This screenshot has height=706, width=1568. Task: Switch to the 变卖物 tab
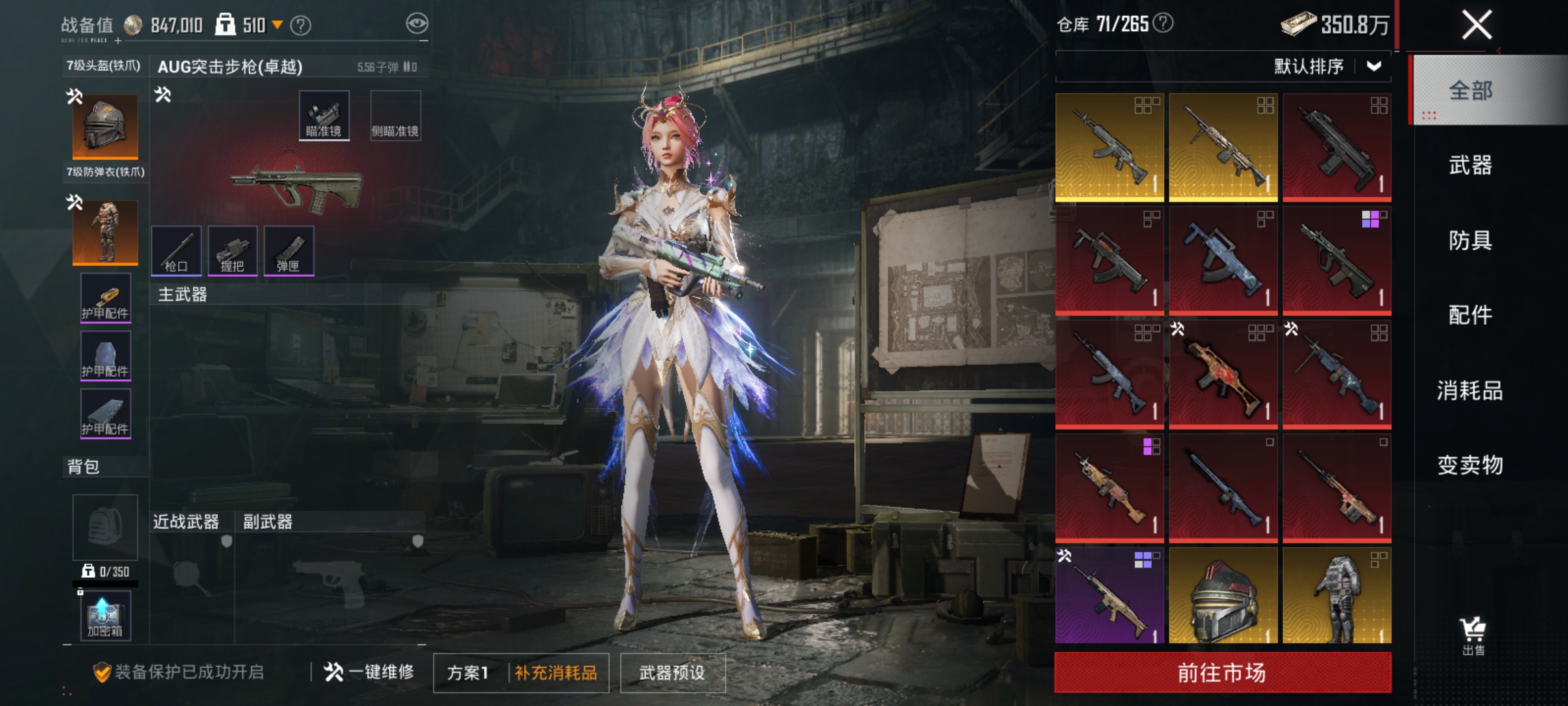click(x=1470, y=465)
